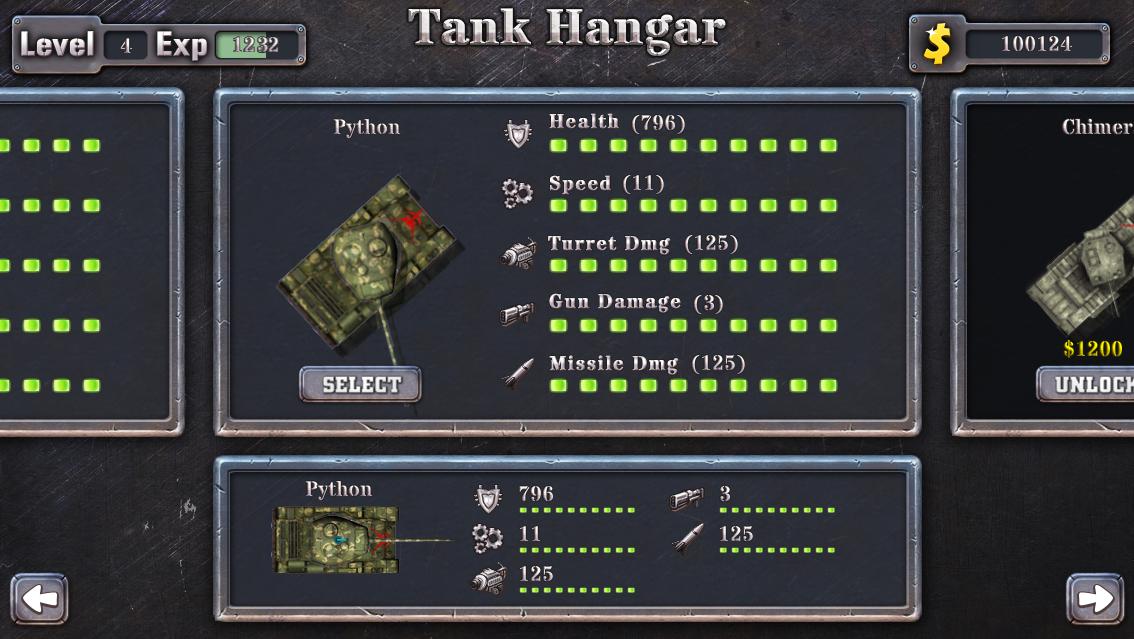Screen dimensions: 1134x639
Task: Unlock the Chimera tank for $1200
Action: [x=1088, y=385]
